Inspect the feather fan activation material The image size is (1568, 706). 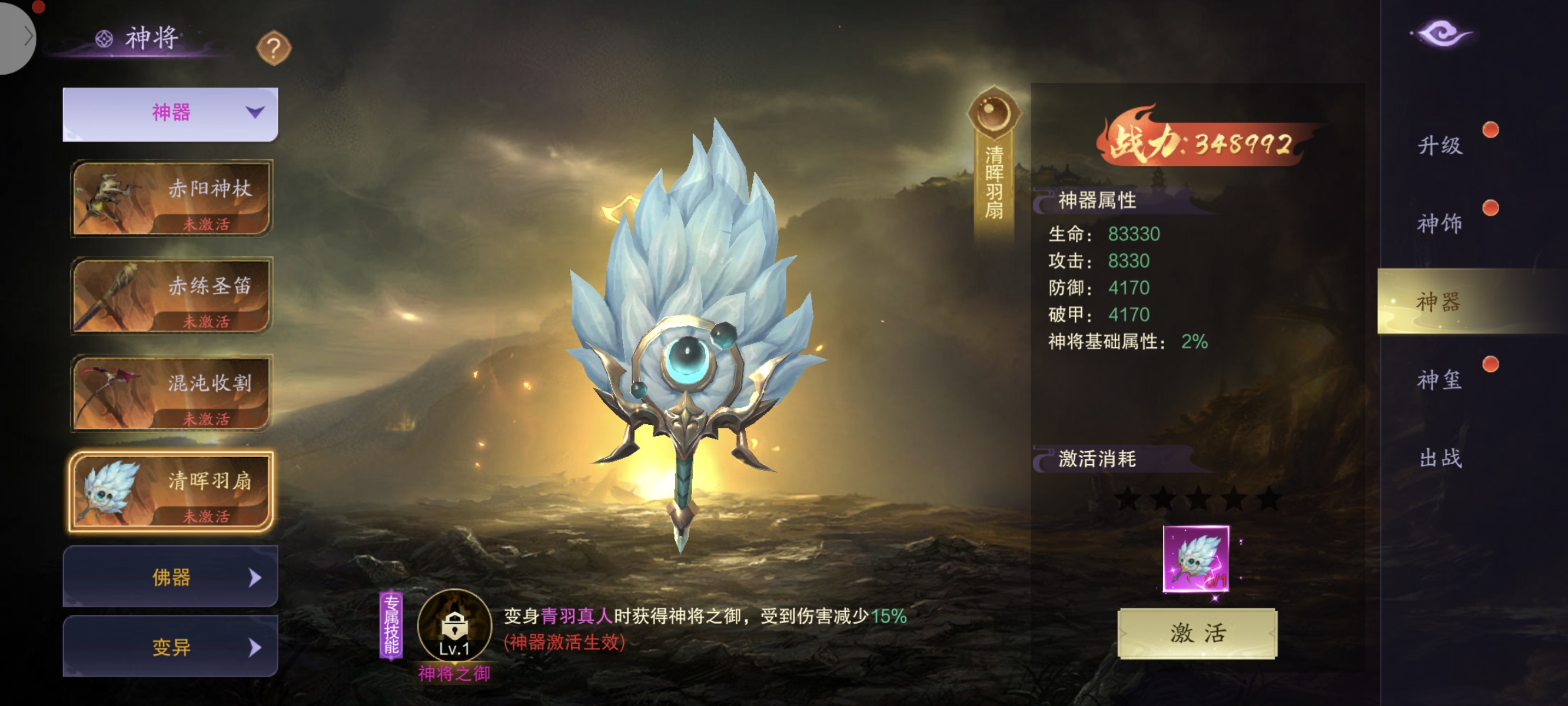click(1195, 559)
